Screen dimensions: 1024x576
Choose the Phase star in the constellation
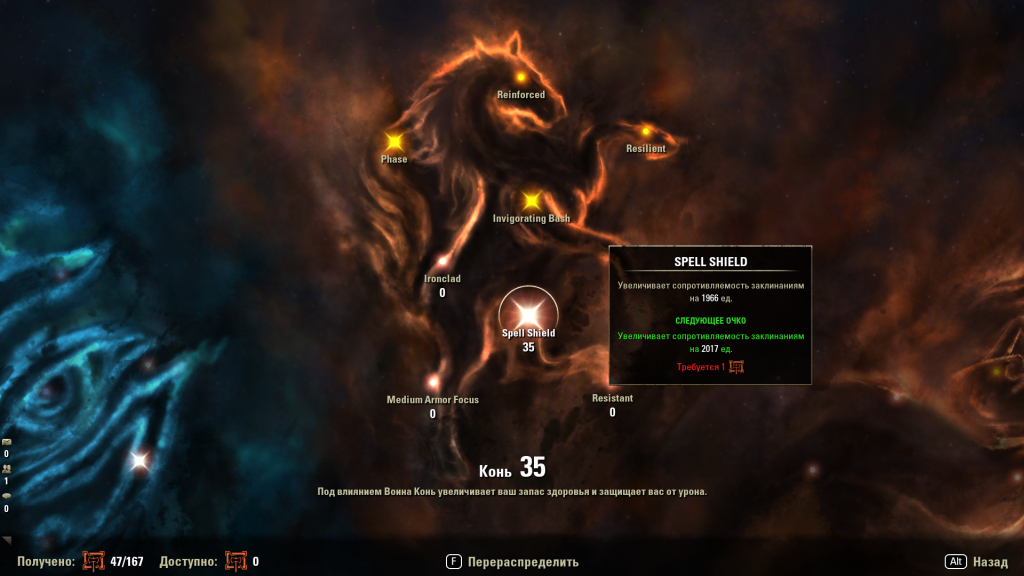click(x=394, y=142)
